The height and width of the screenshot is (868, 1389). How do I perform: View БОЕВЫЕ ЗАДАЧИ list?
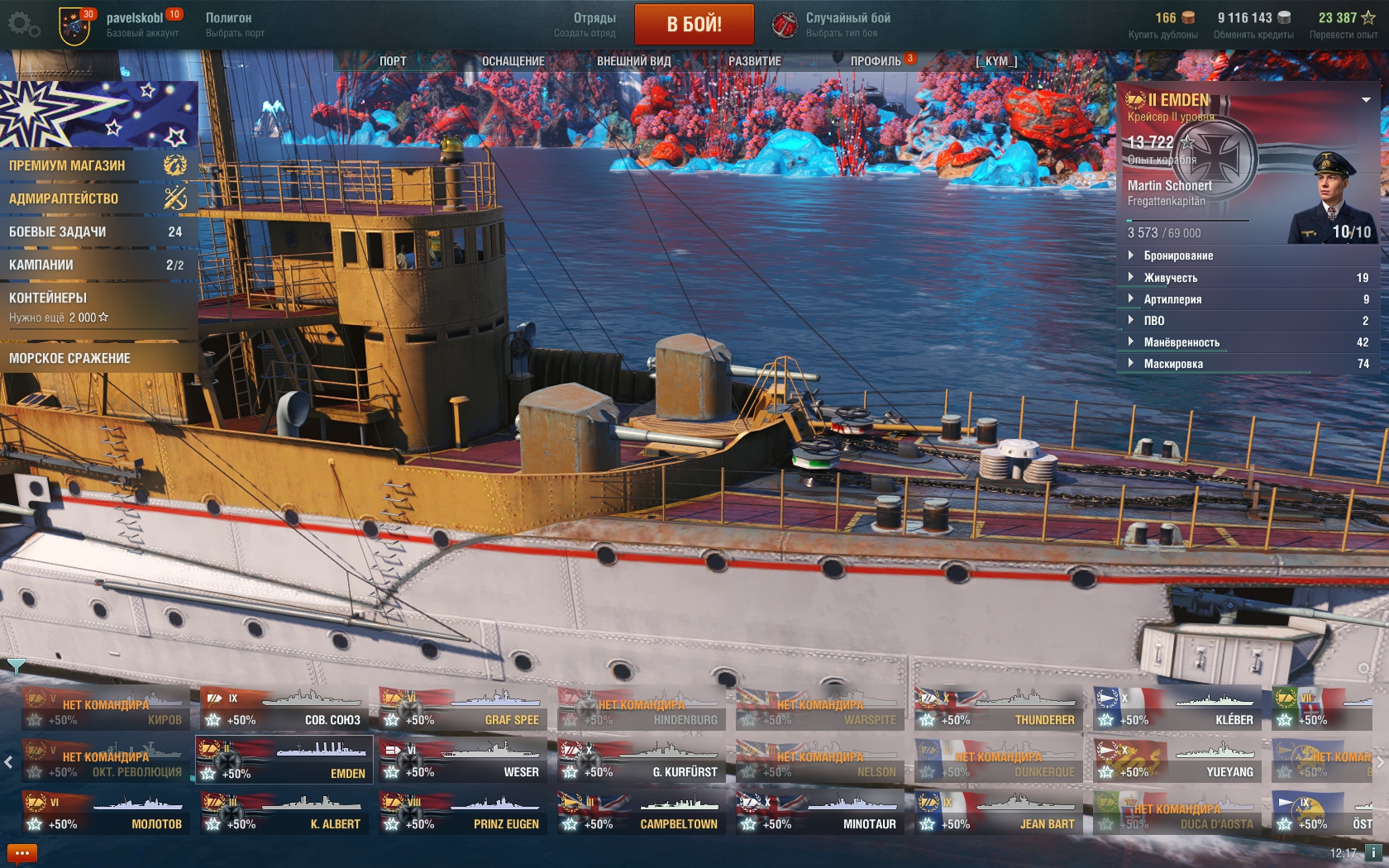(x=95, y=232)
